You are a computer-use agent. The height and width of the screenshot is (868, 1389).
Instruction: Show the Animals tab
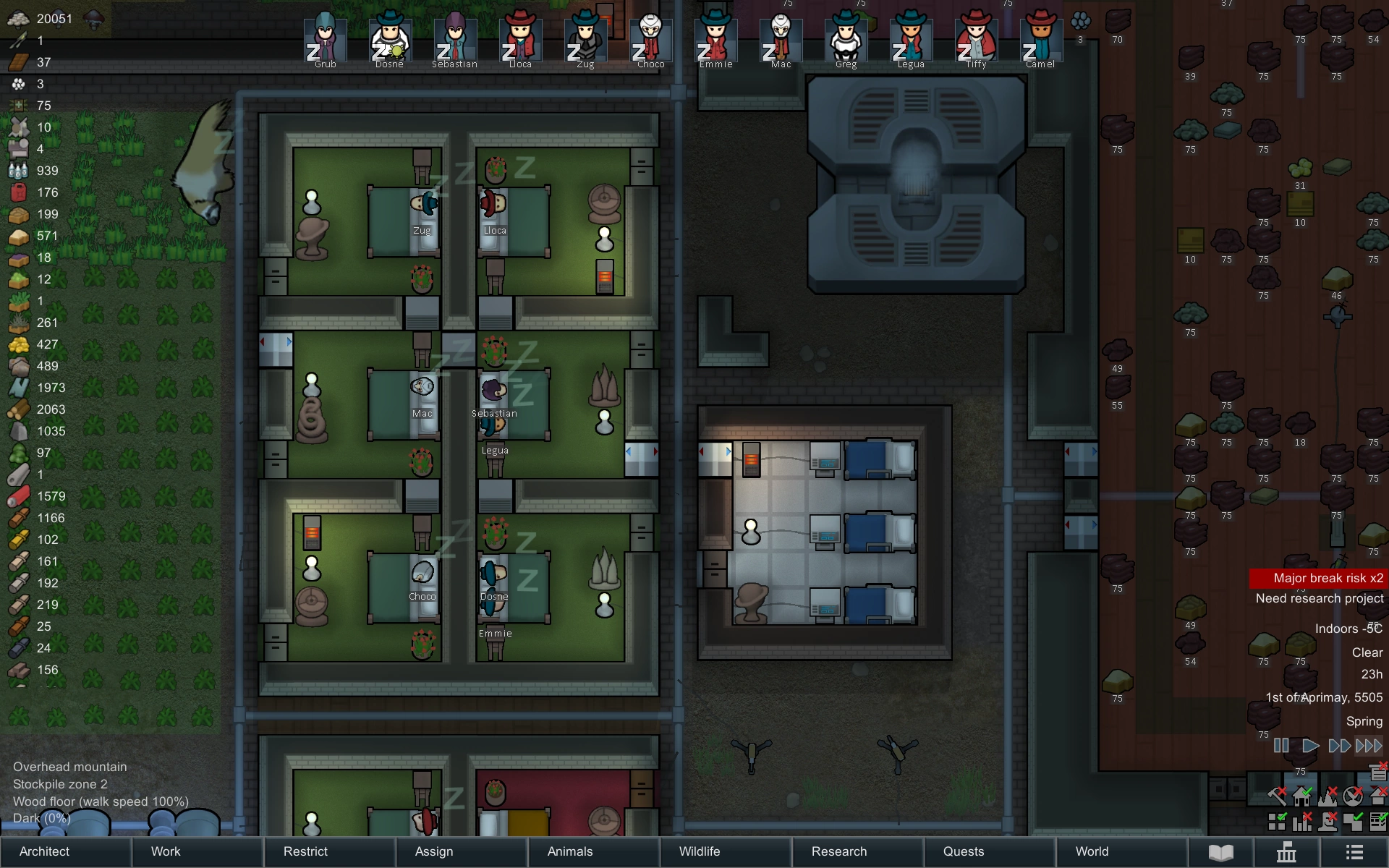pos(570,851)
